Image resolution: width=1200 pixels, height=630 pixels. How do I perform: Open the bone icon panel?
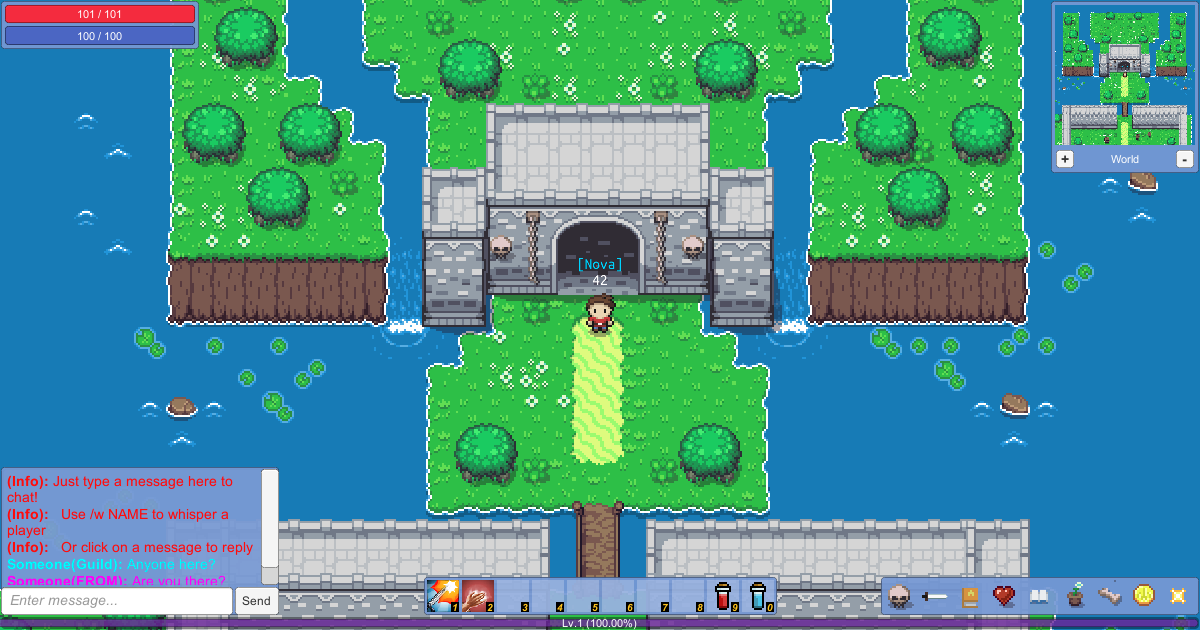(1109, 596)
